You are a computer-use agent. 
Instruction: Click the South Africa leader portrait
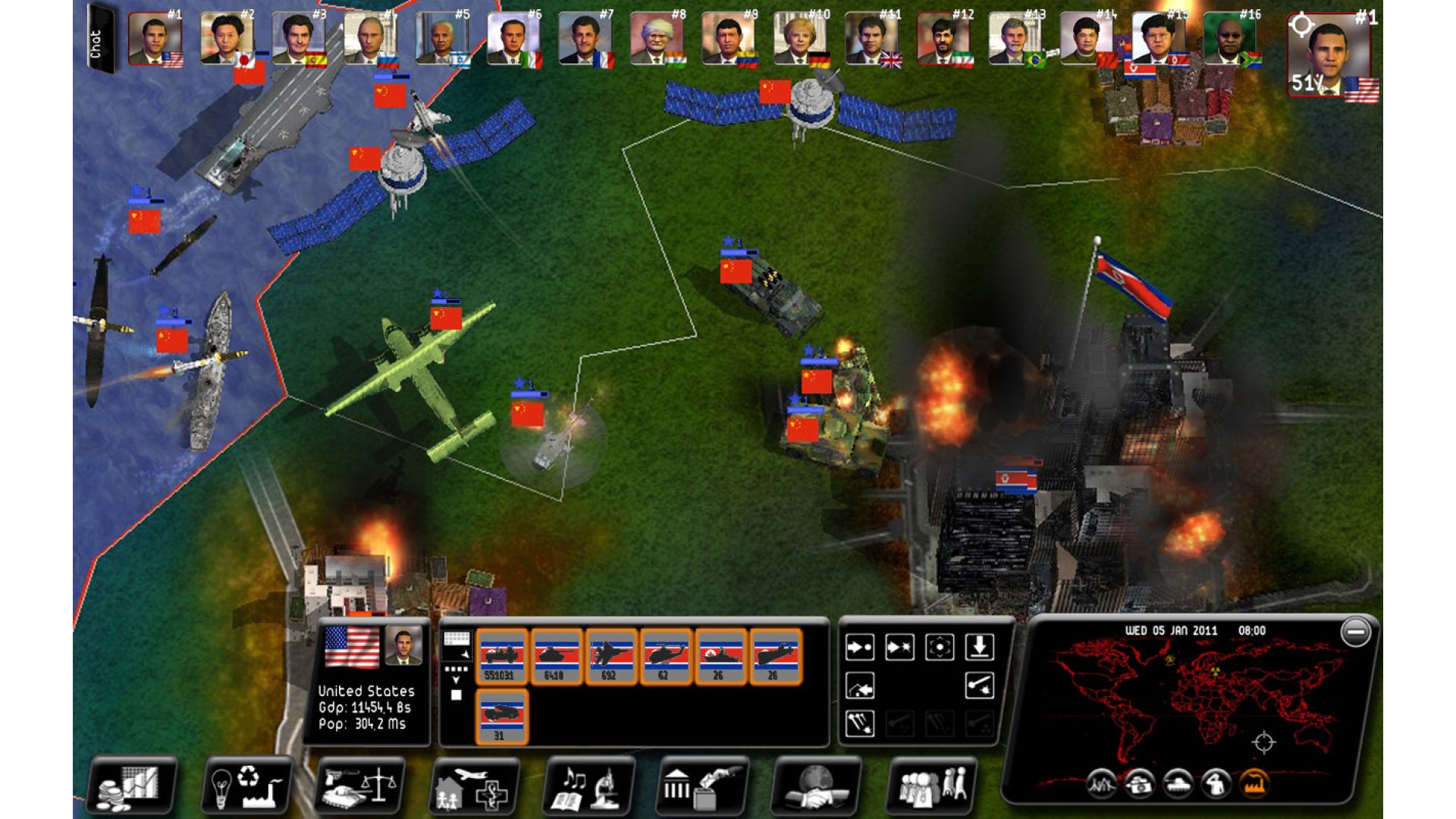(x=1231, y=39)
